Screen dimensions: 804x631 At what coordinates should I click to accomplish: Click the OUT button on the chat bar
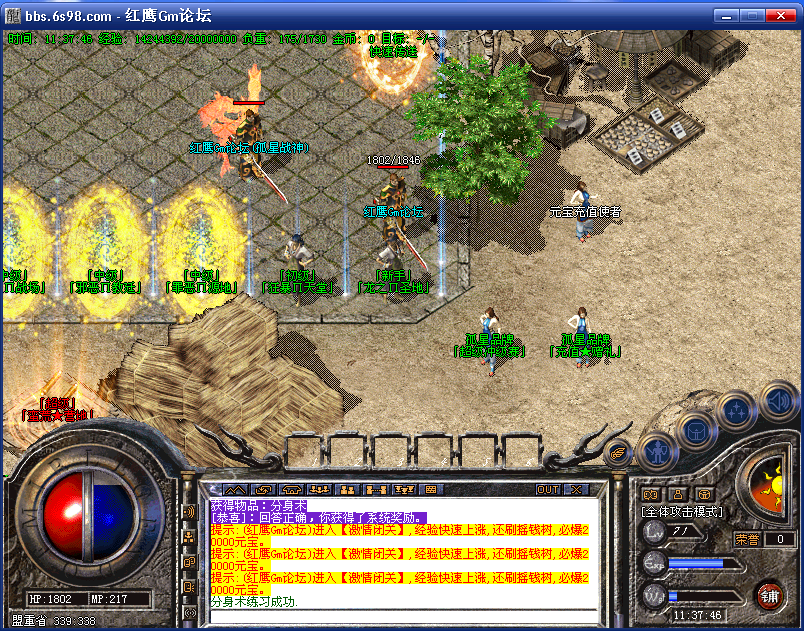(548, 490)
